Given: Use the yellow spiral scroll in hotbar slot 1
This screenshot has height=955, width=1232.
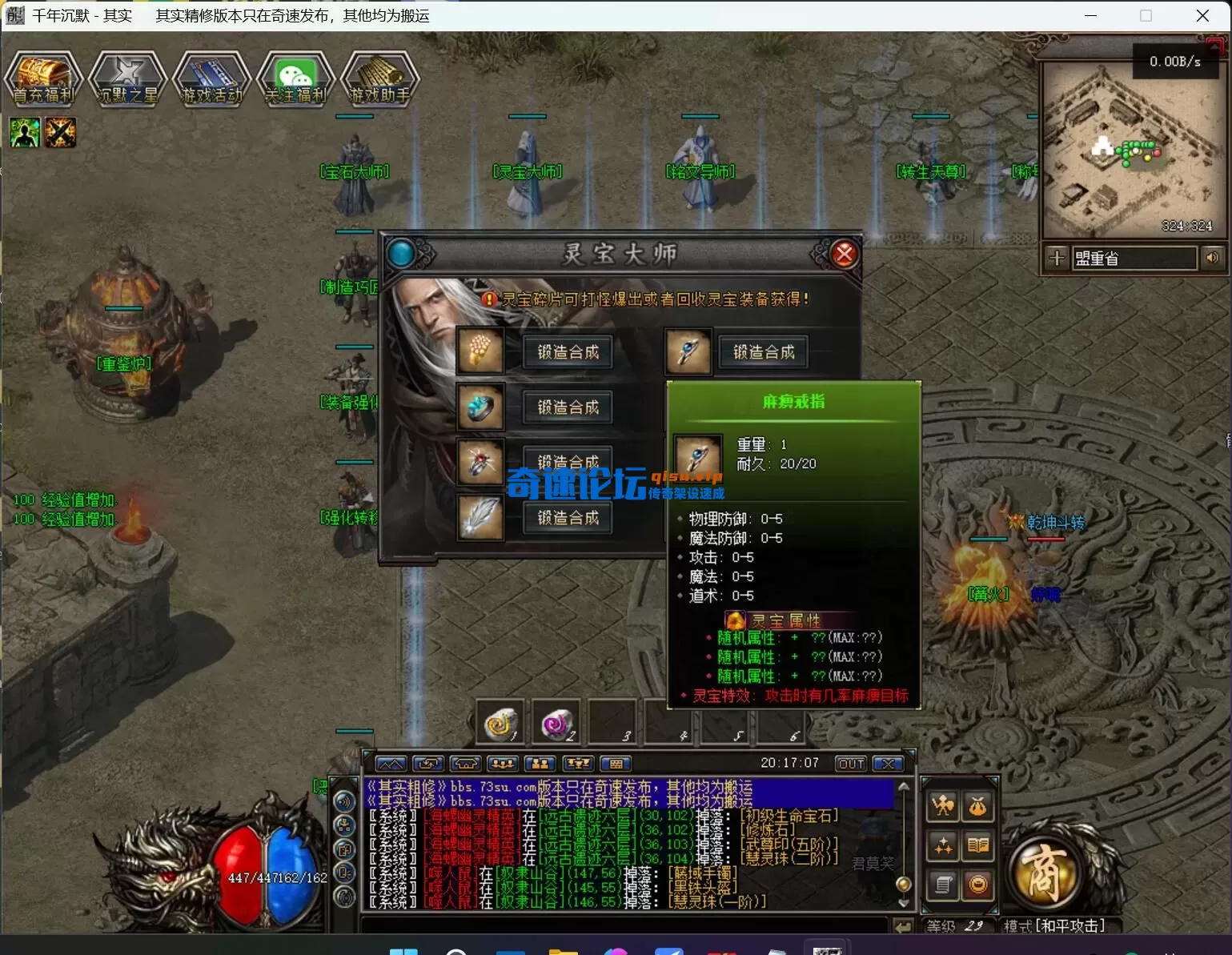Looking at the screenshot, I should (500, 724).
